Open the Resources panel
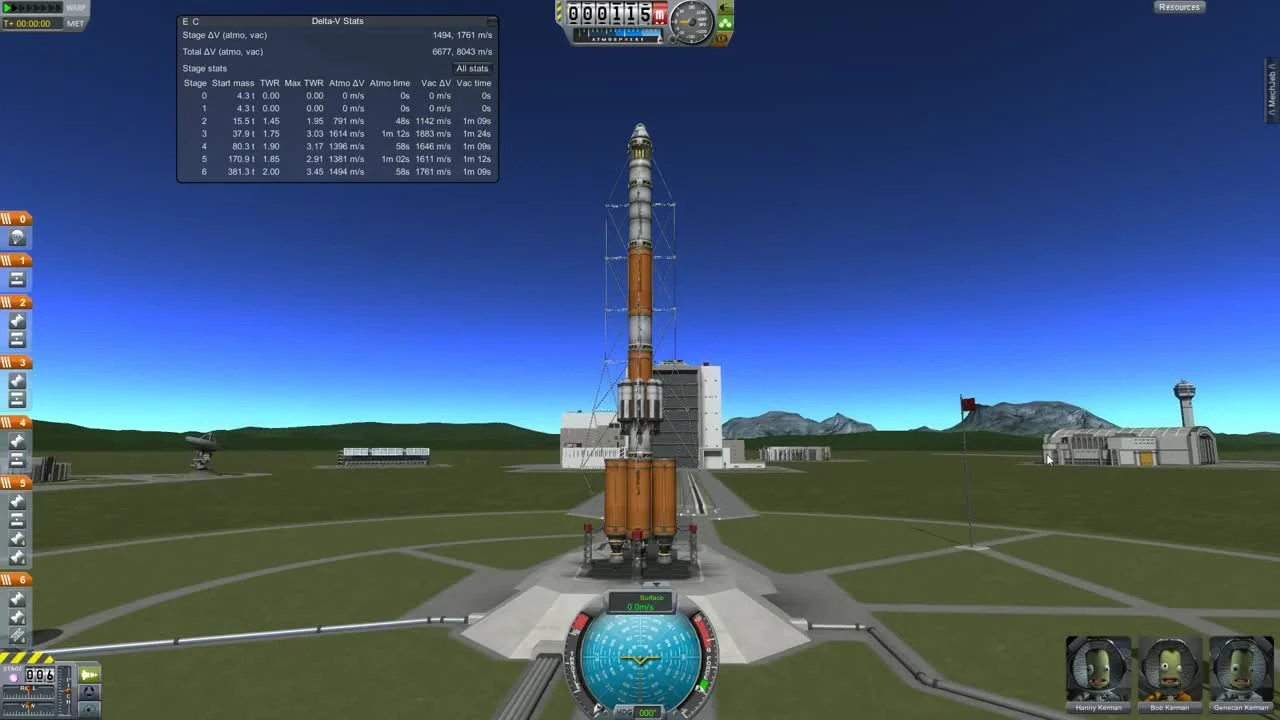The width and height of the screenshot is (1280, 720). tap(1179, 7)
